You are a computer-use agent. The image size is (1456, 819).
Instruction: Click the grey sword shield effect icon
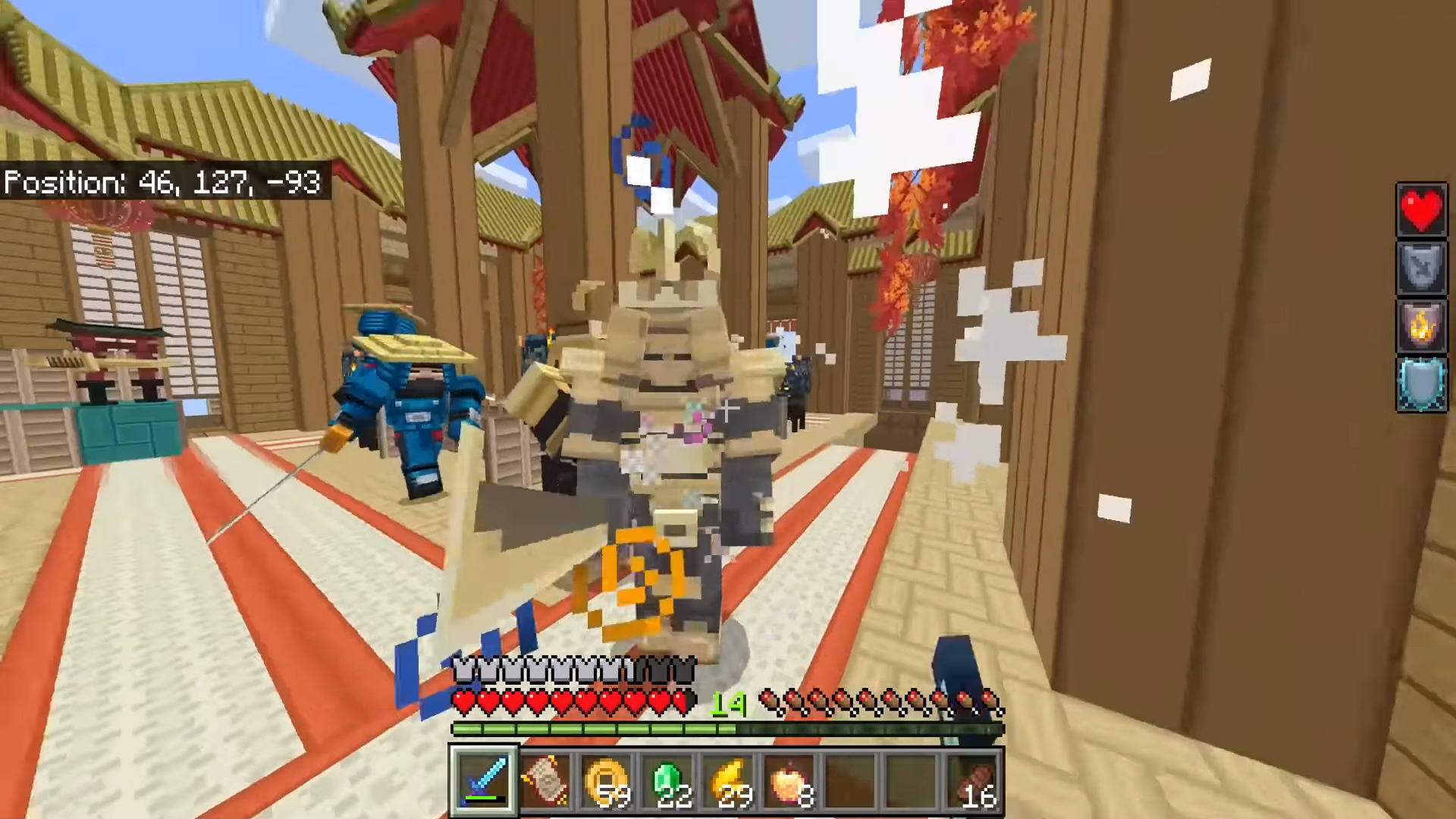pyautogui.click(x=1421, y=268)
